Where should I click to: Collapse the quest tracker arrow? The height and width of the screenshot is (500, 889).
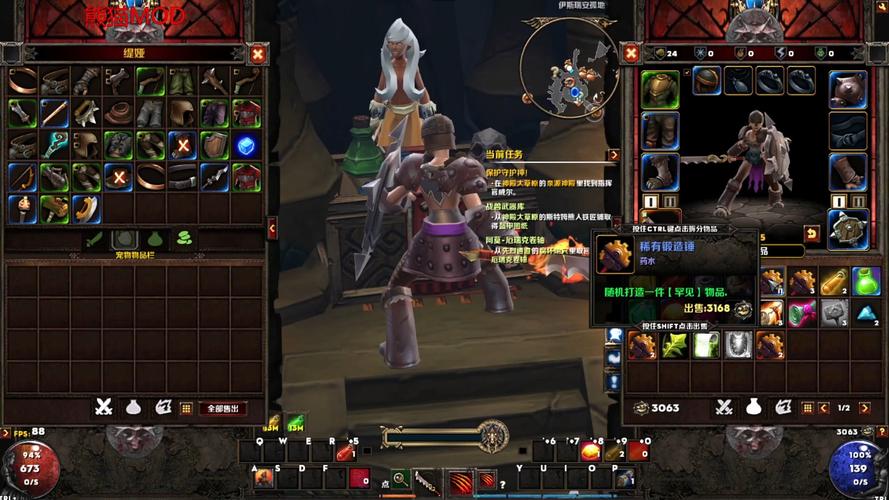coord(614,155)
